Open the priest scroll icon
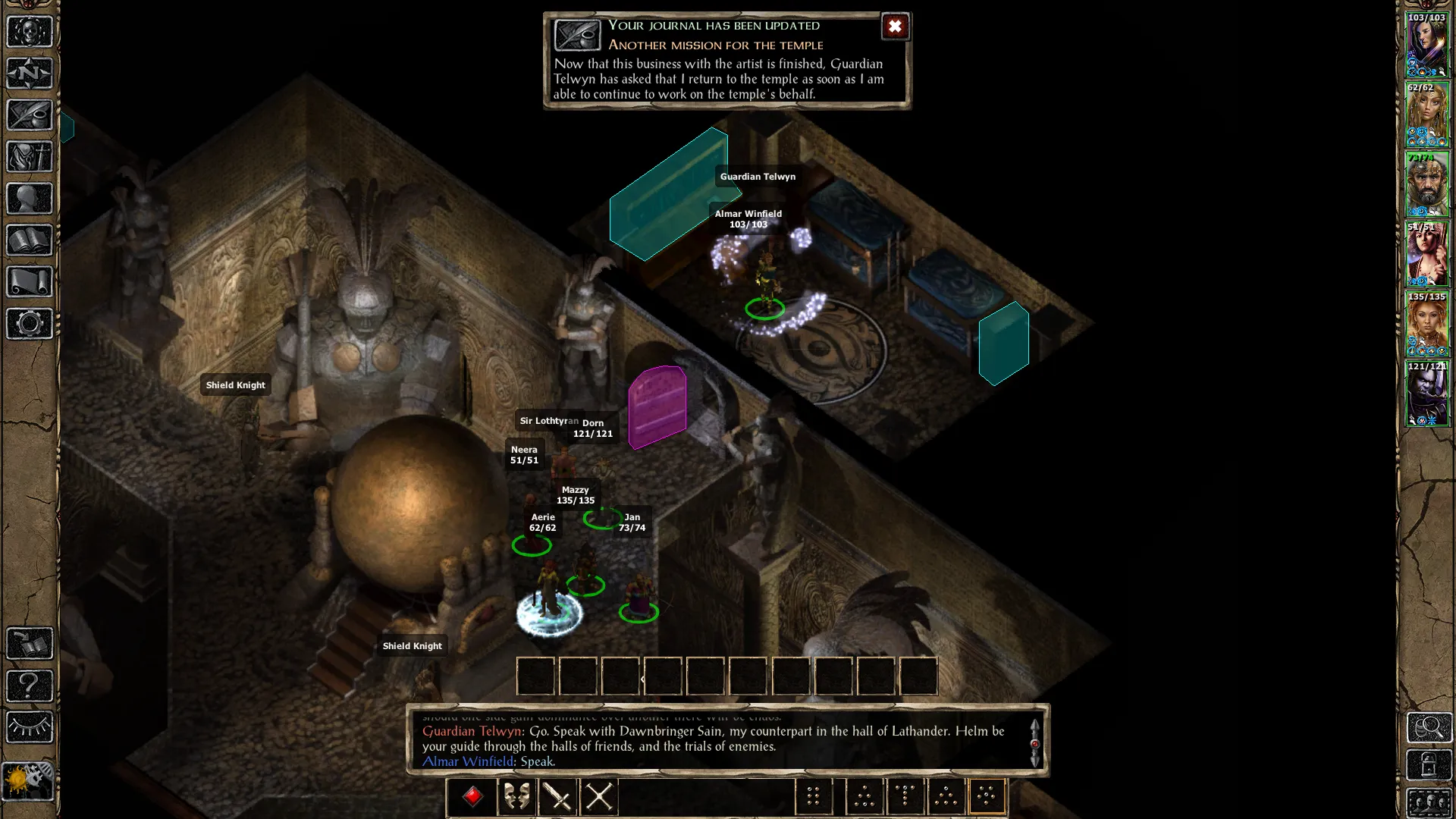This screenshot has width=1456, height=819. point(30,282)
